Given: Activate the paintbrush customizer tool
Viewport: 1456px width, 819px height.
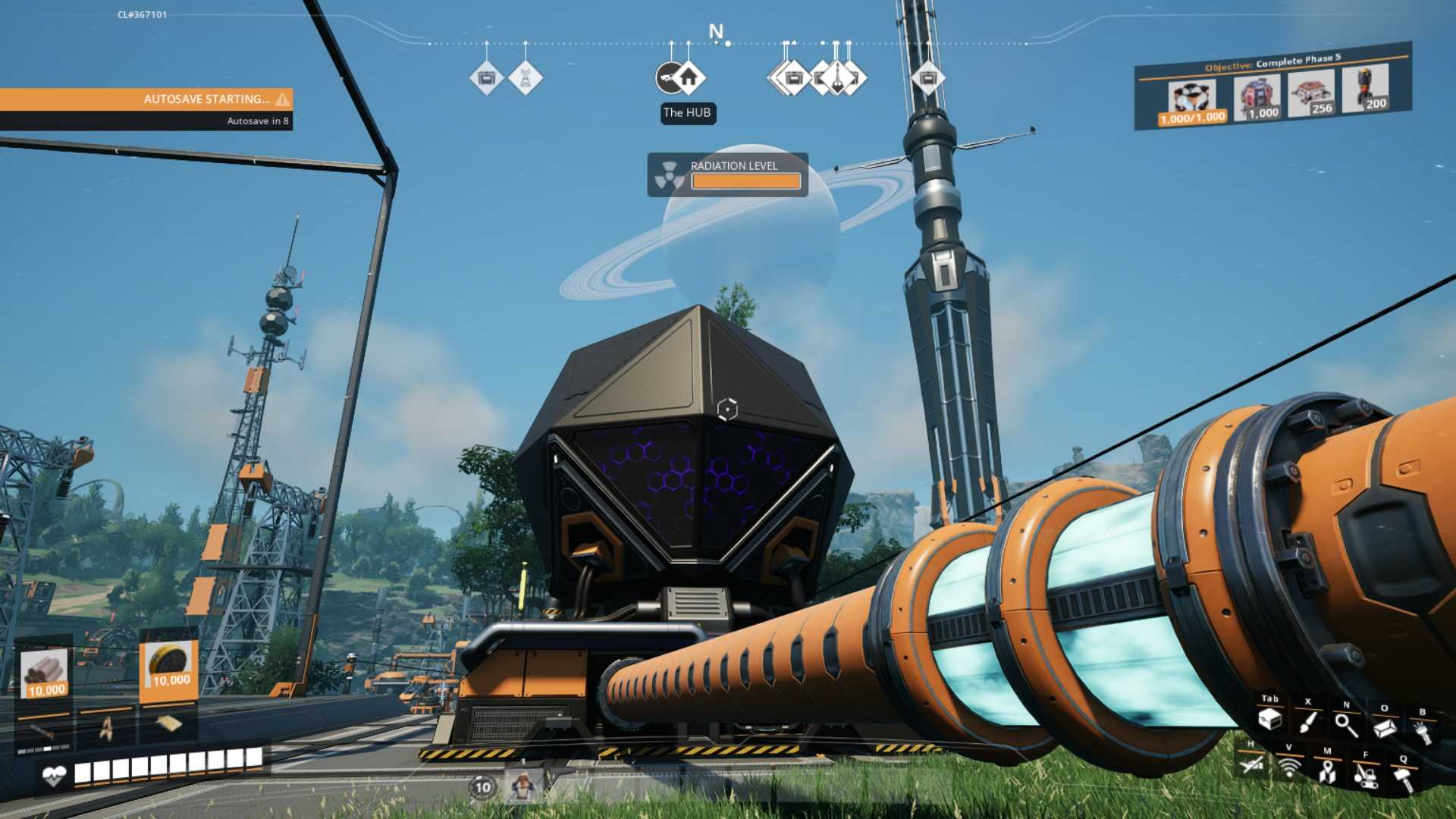Looking at the screenshot, I should pyautogui.click(x=1308, y=721).
